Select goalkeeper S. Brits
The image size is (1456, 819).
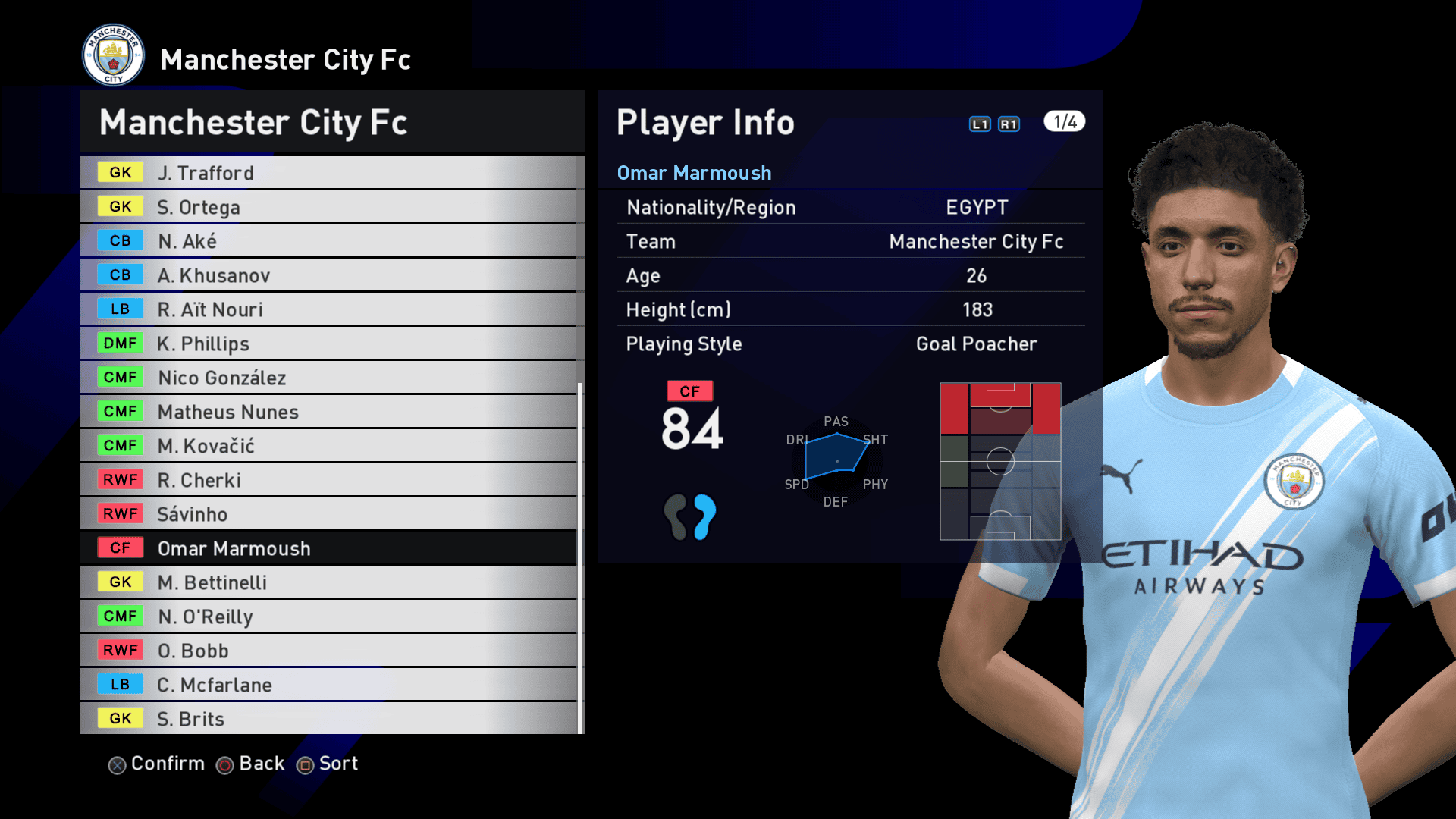tap(328, 719)
